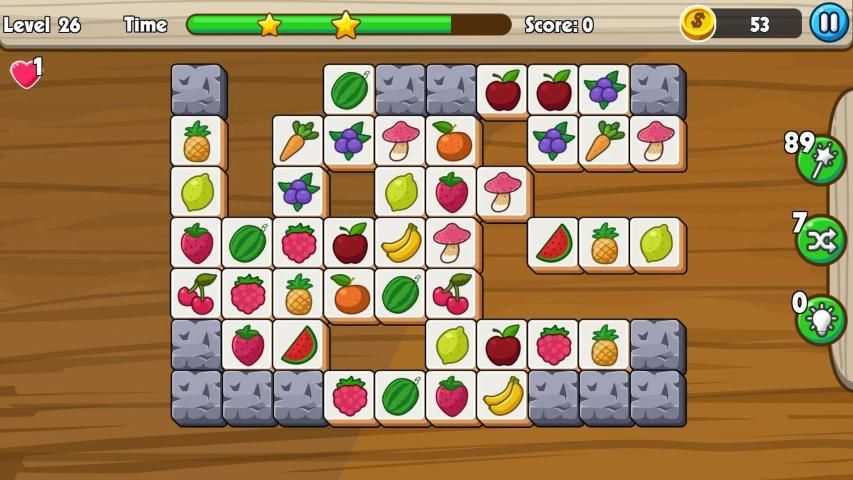
Task: Tap the gold coin icon
Action: [698, 23]
